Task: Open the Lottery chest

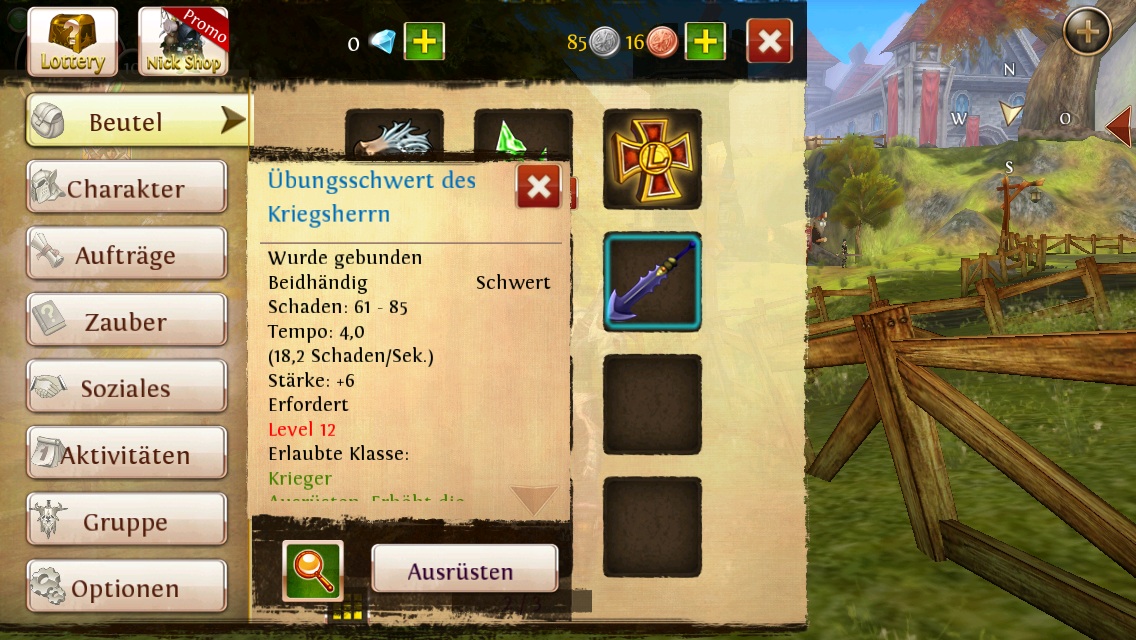Action: point(72,42)
